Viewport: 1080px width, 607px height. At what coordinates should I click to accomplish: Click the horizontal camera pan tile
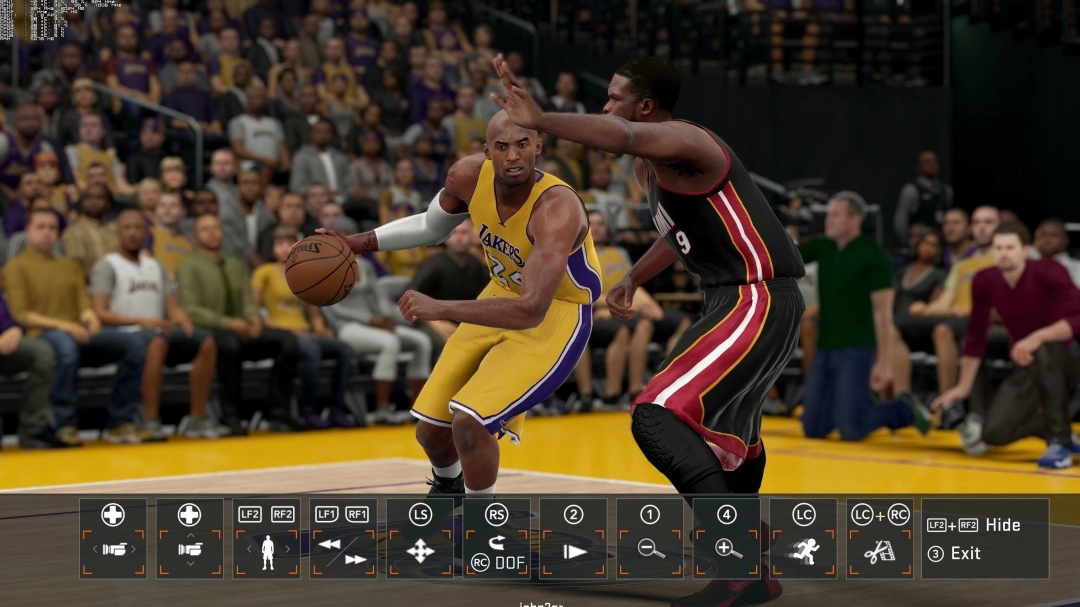(113, 539)
